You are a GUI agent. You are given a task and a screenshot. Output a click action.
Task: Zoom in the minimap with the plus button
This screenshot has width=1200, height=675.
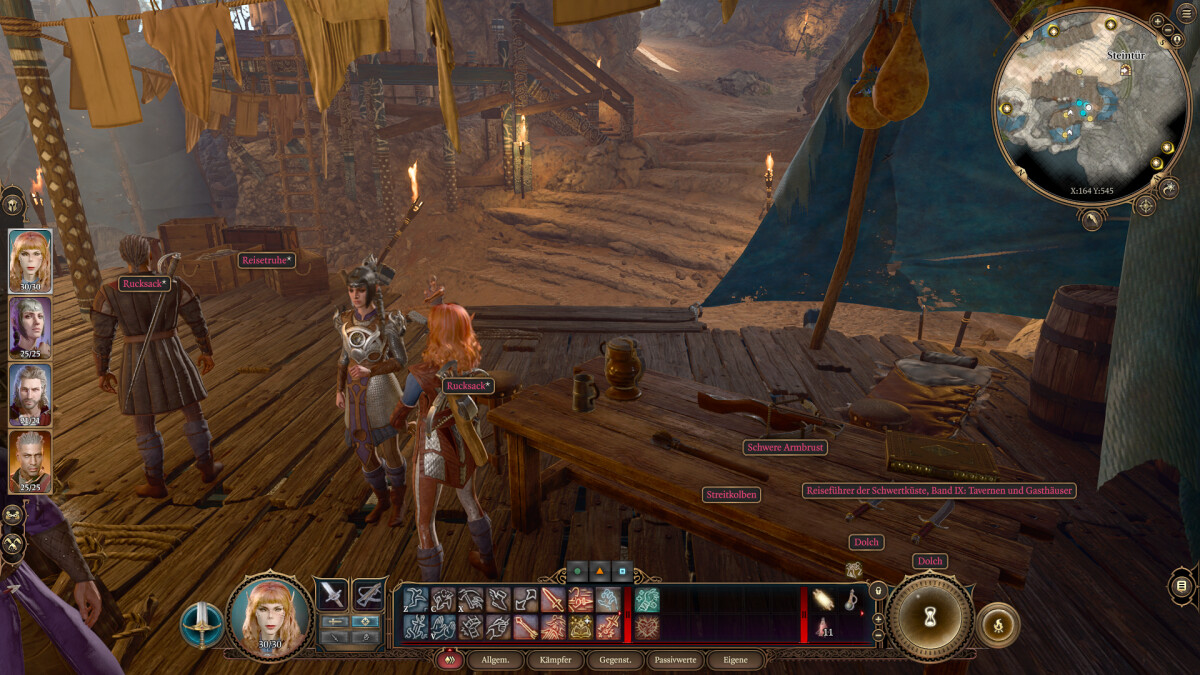pyautogui.click(x=1157, y=20)
